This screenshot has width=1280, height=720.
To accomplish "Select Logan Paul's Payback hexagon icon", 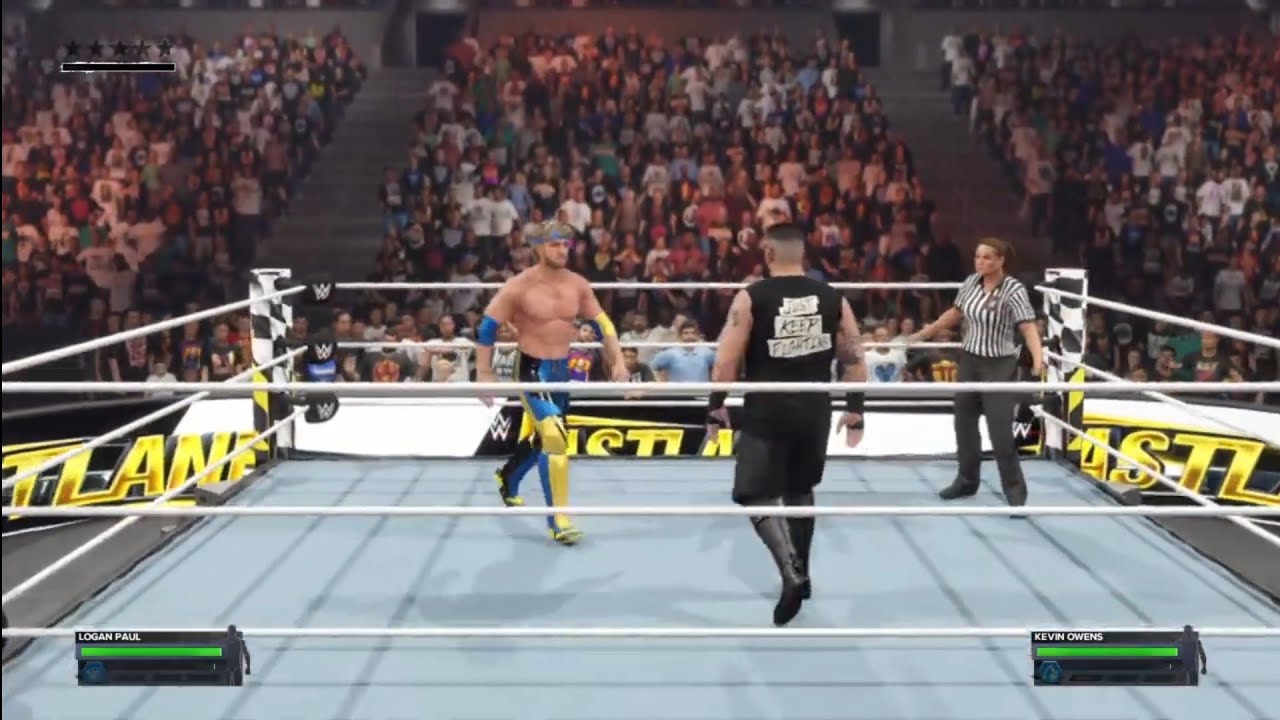I will [94, 672].
